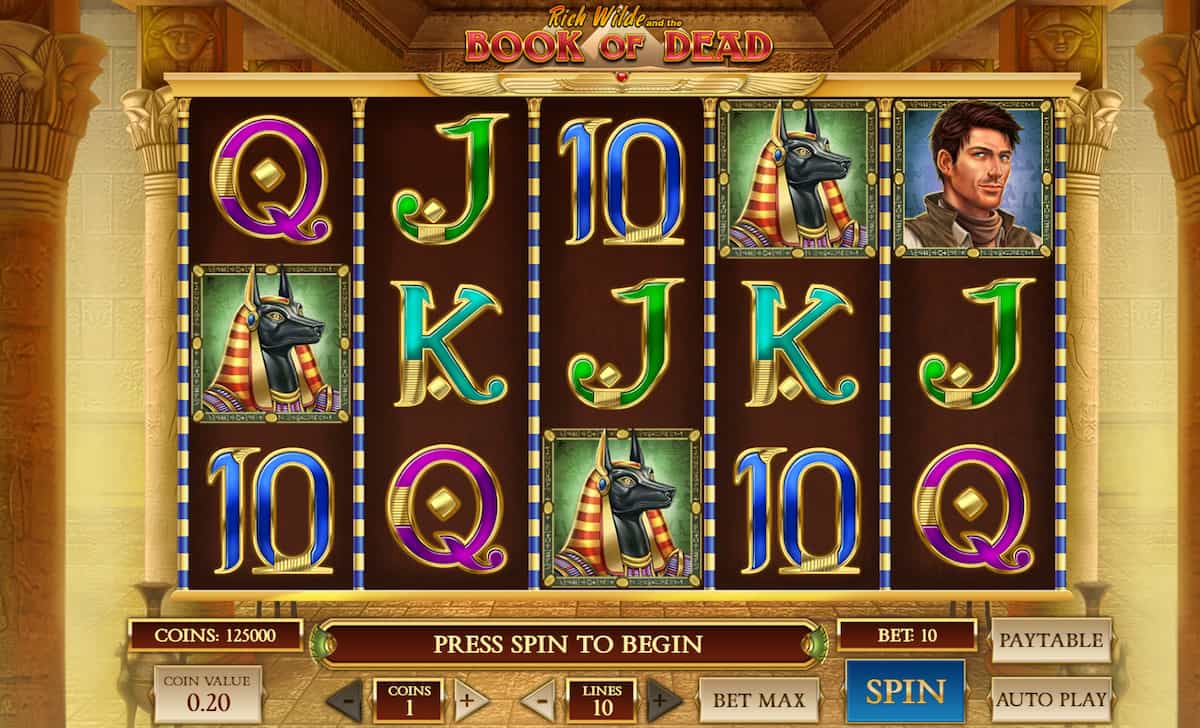
Task: Activate AUTO PLAY mode
Action: coord(1051,699)
